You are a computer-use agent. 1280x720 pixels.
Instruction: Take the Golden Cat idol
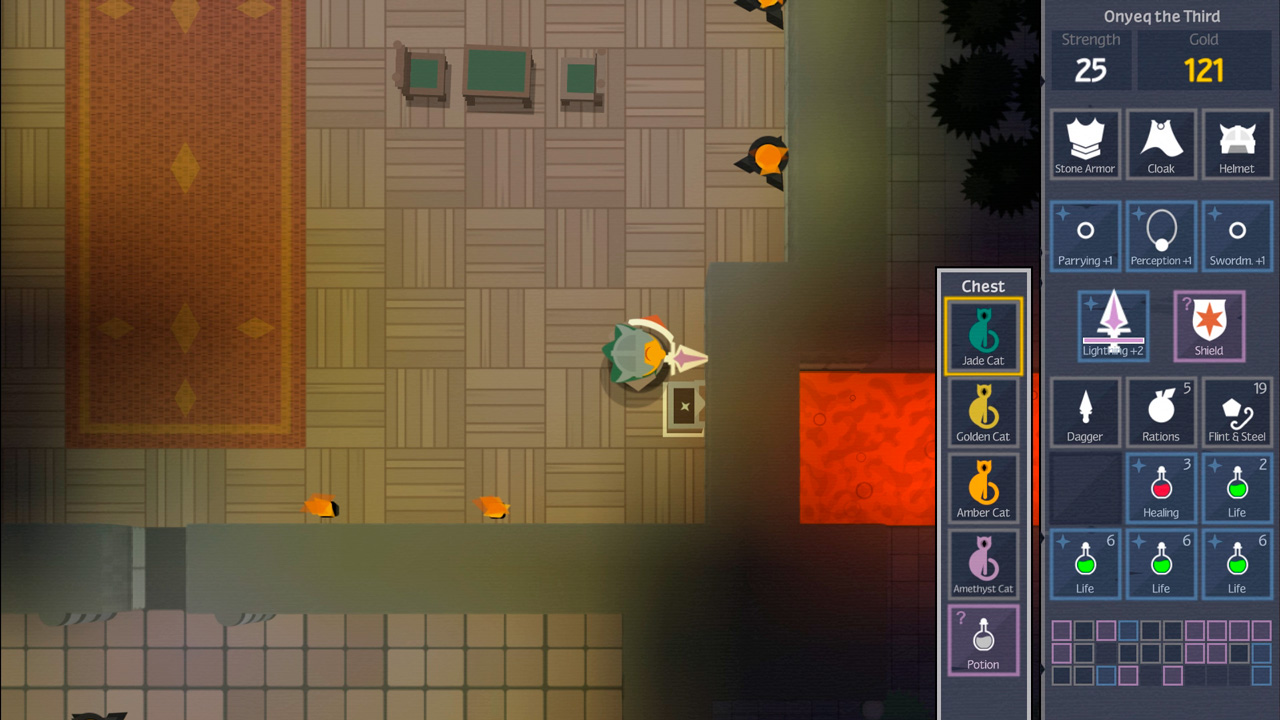(x=983, y=412)
